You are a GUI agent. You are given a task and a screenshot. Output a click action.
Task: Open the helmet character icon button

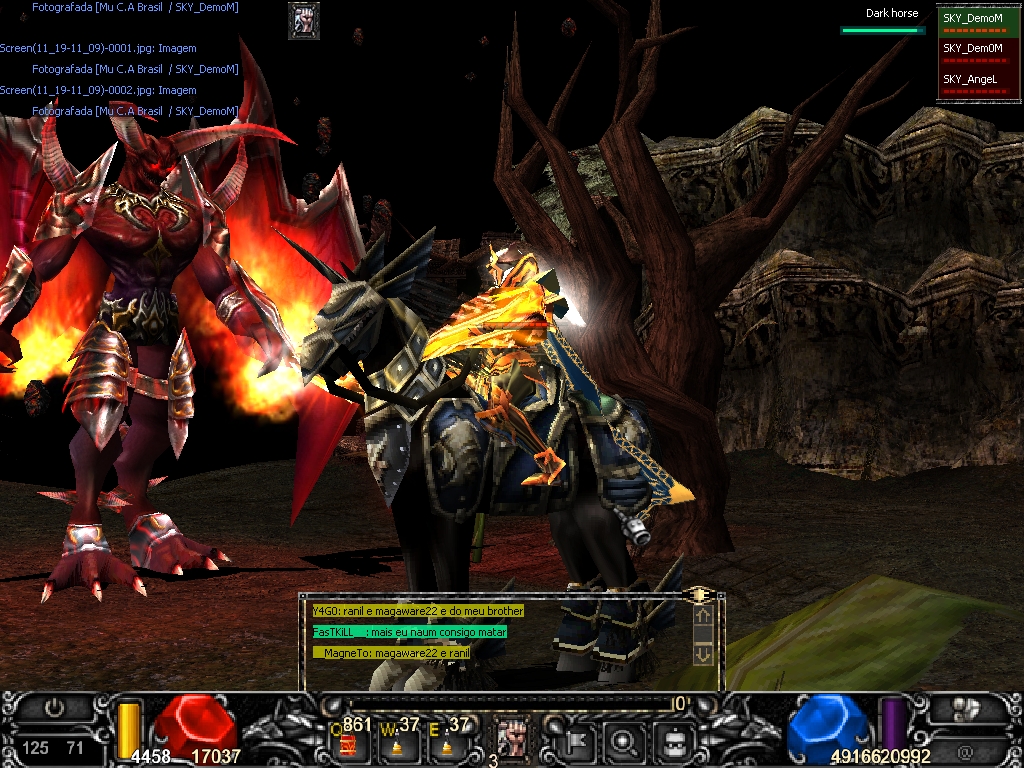pos(673,741)
